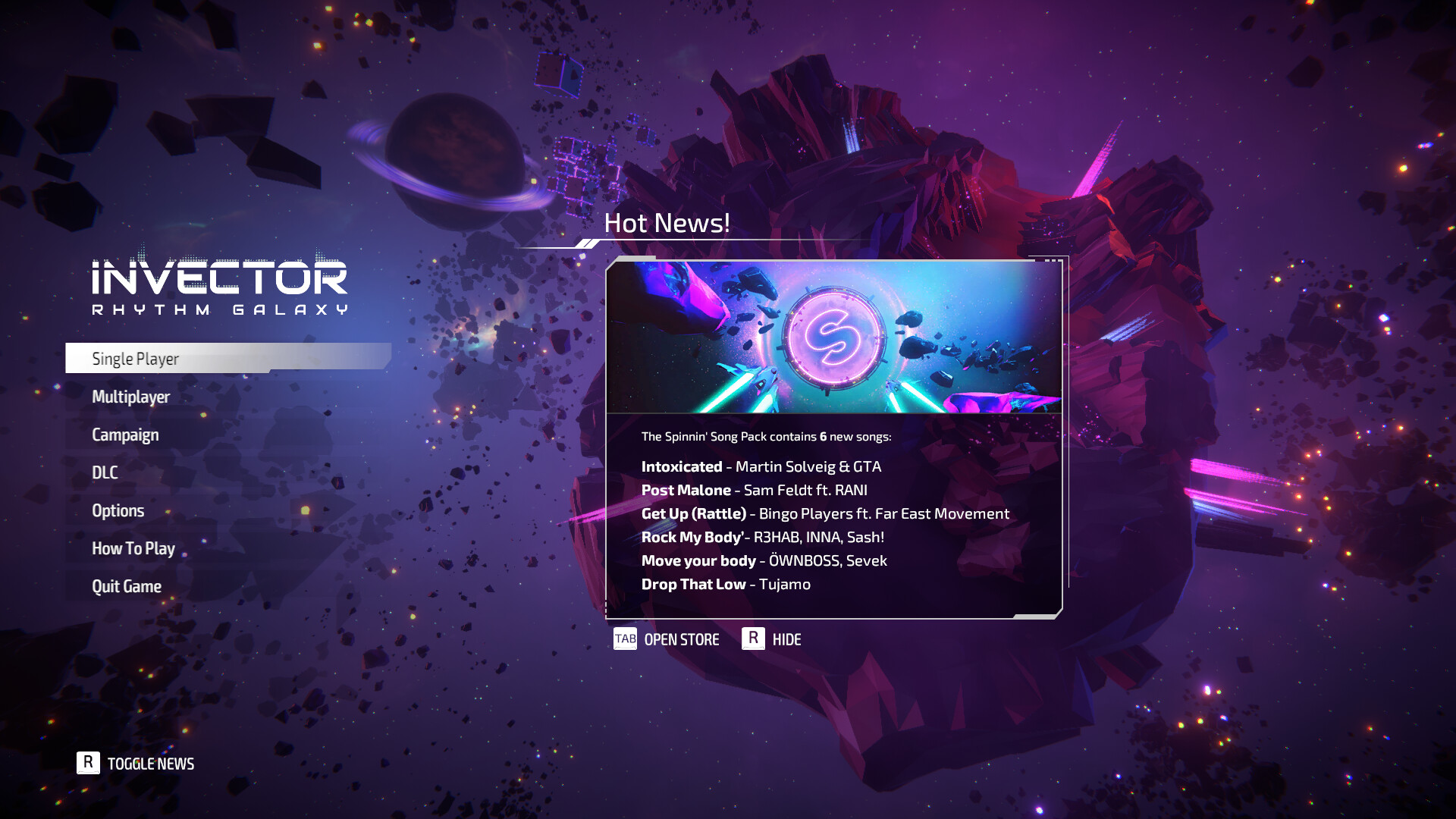This screenshot has height=819, width=1456.
Task: Select Multiplayer mode
Action: 130,396
